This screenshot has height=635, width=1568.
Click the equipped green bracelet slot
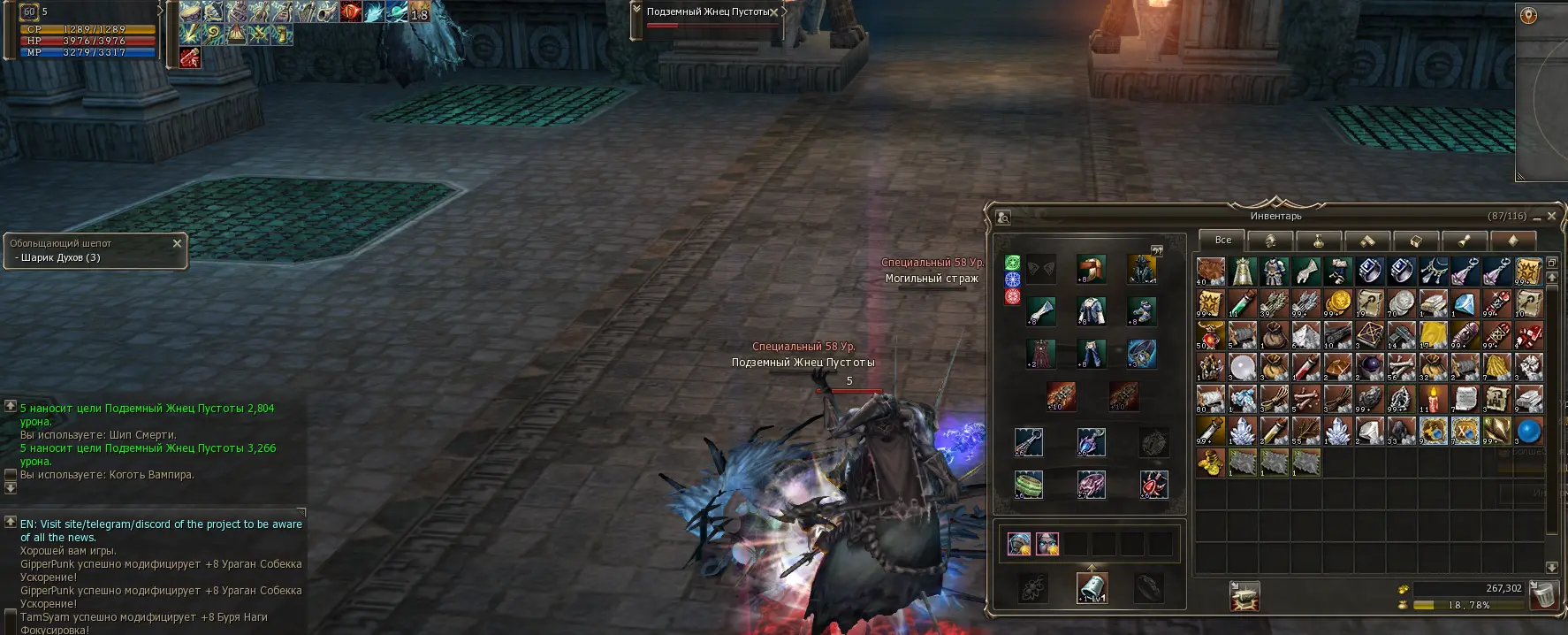click(1028, 484)
